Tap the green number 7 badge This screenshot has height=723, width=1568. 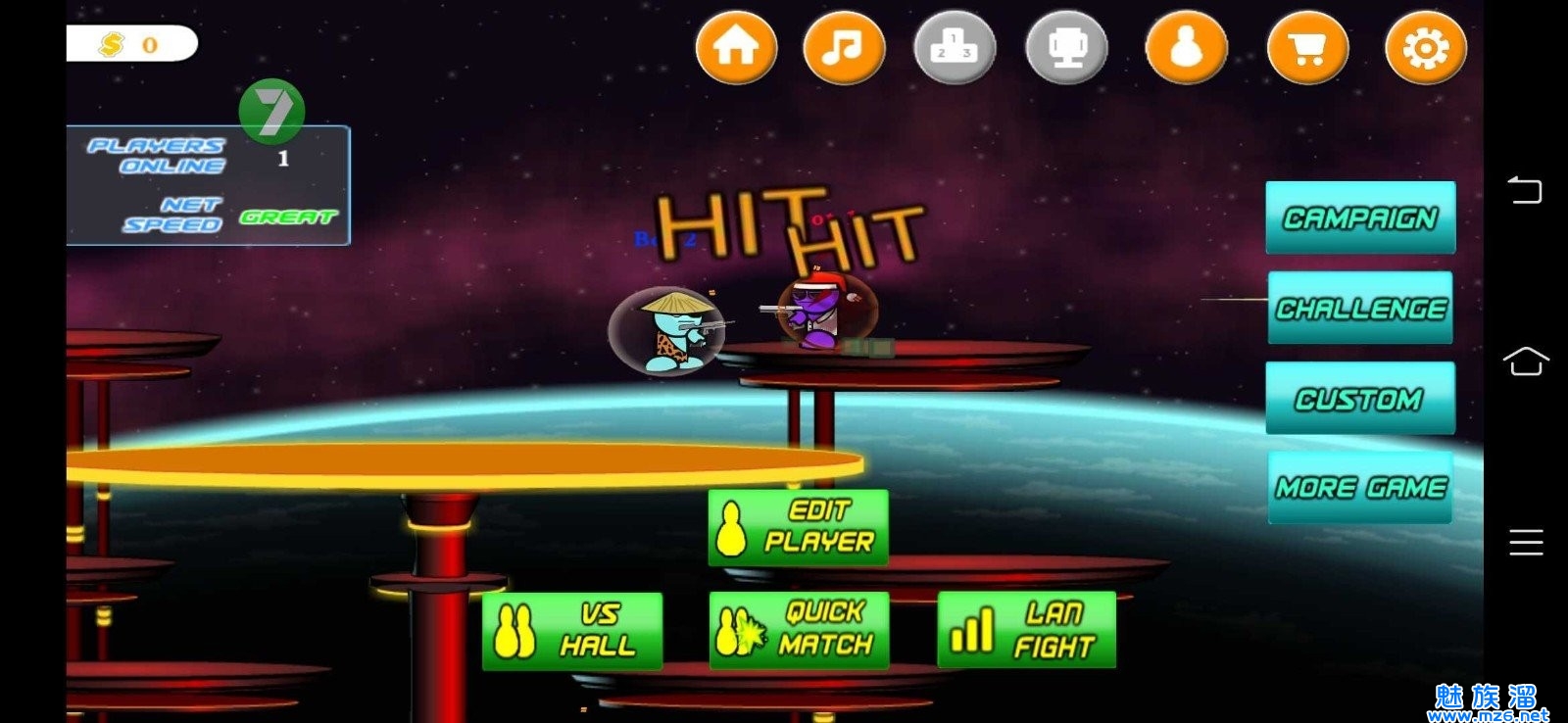[x=271, y=111]
